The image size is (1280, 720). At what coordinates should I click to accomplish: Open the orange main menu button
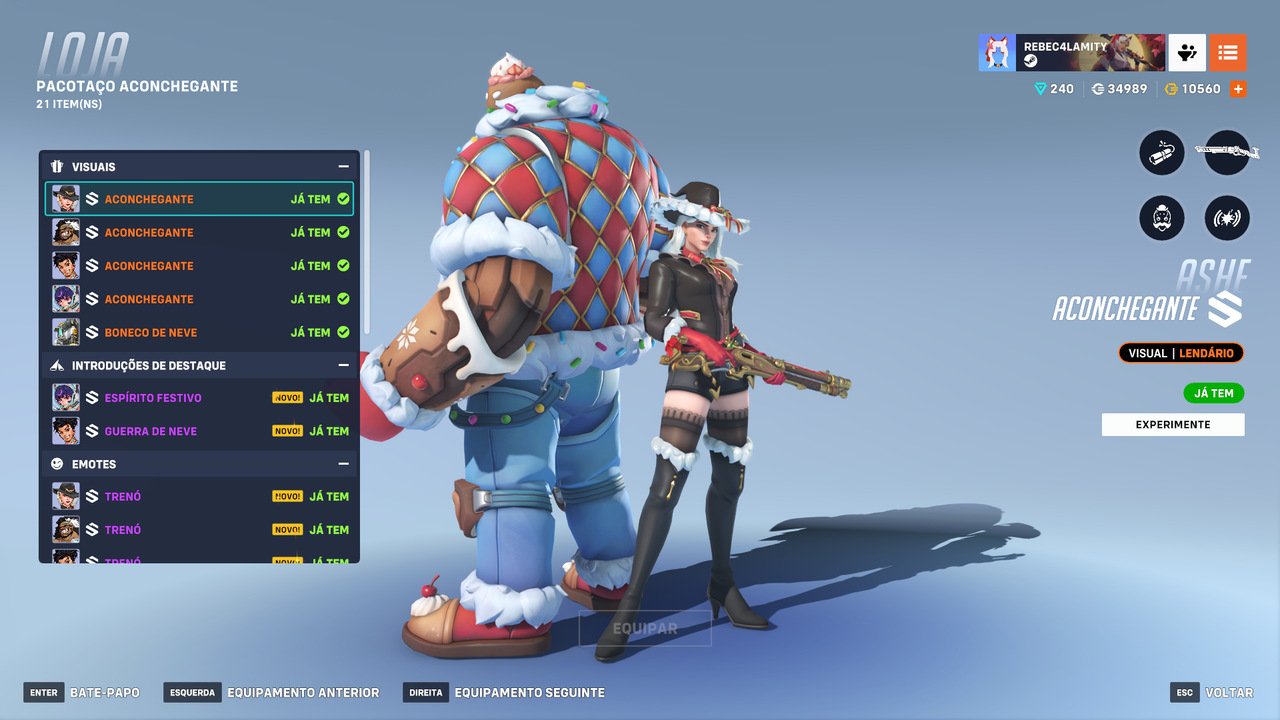(x=1228, y=53)
